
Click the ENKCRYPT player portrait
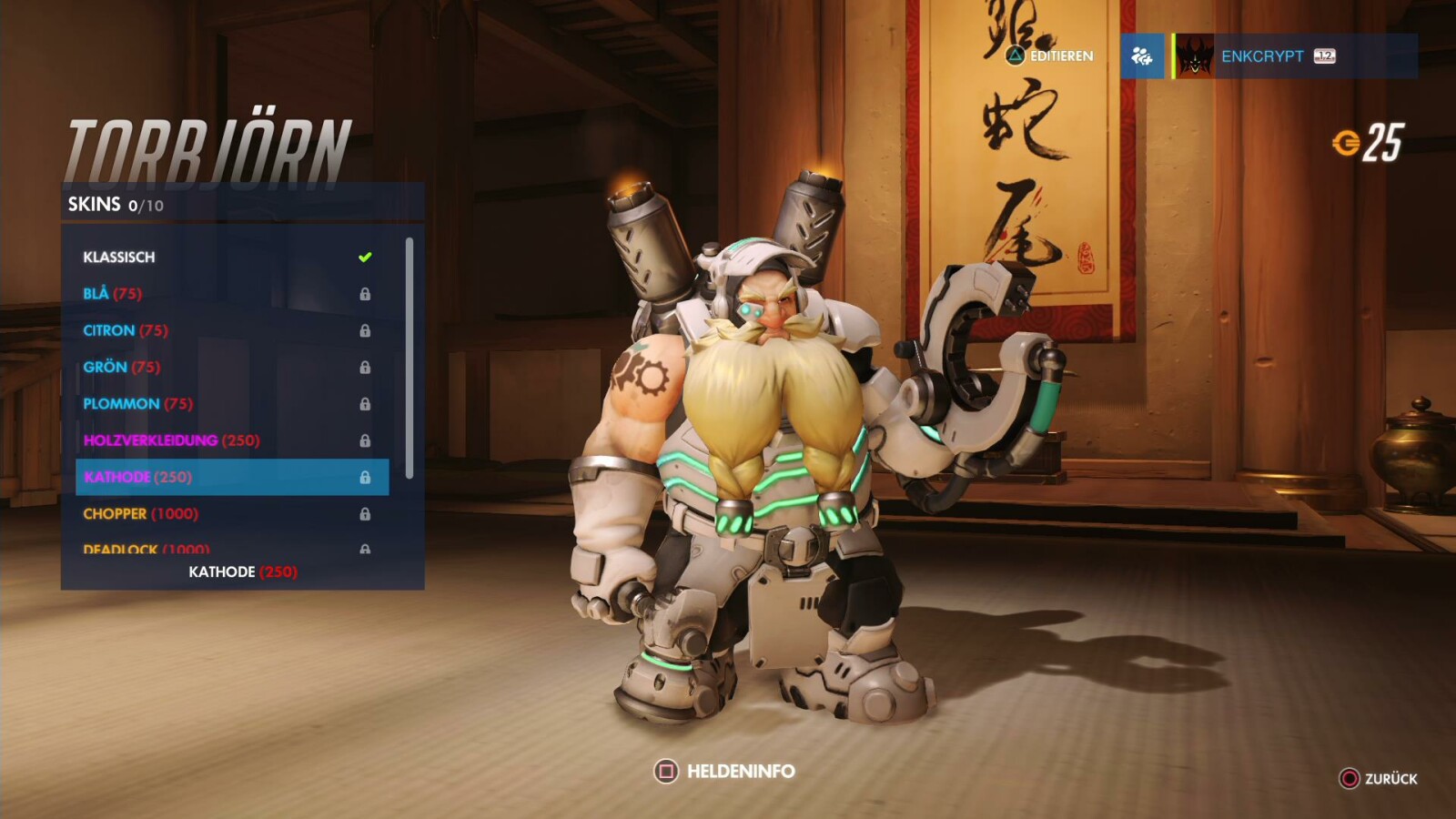click(1194, 56)
